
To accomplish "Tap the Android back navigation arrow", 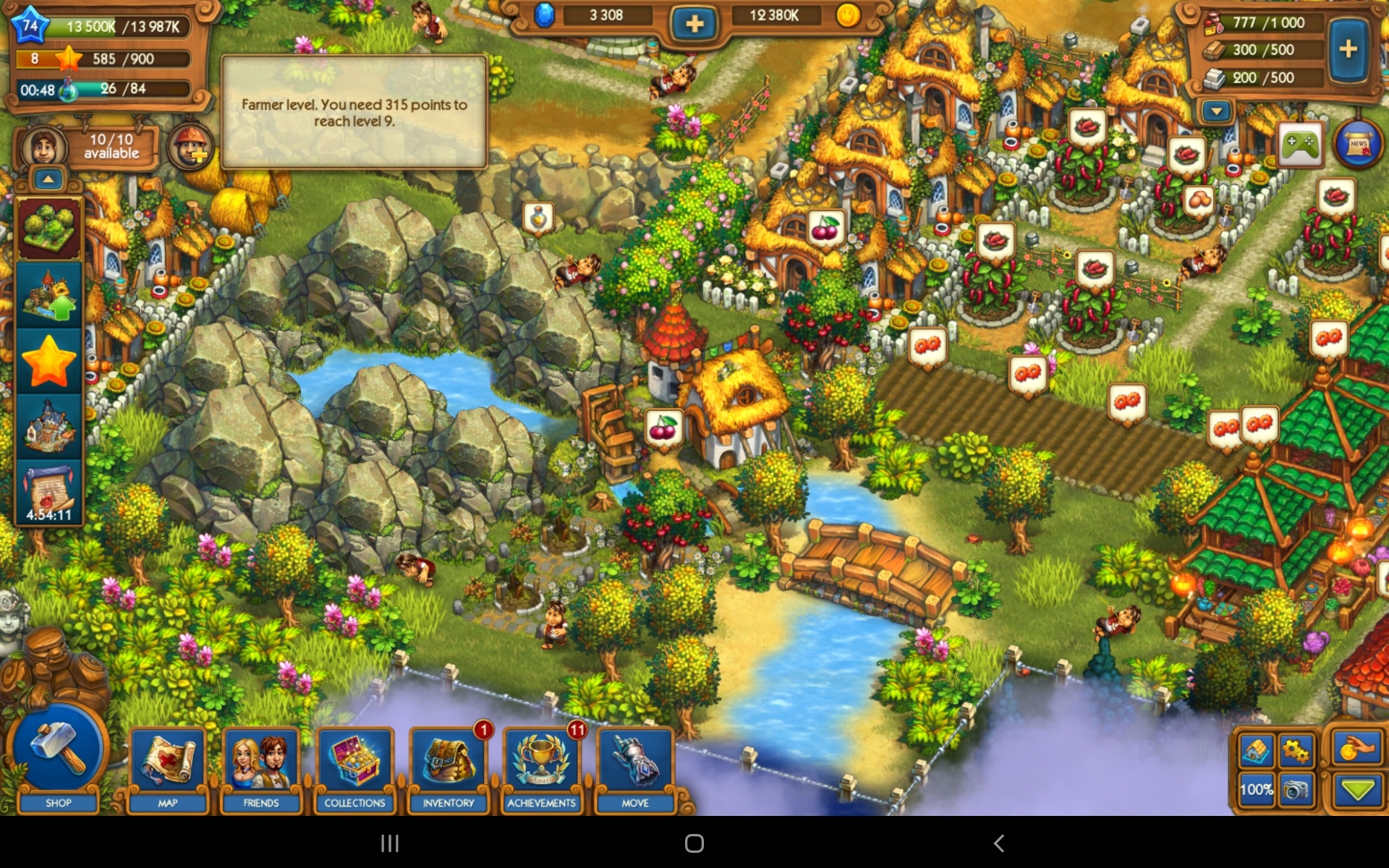I will pos(998,843).
